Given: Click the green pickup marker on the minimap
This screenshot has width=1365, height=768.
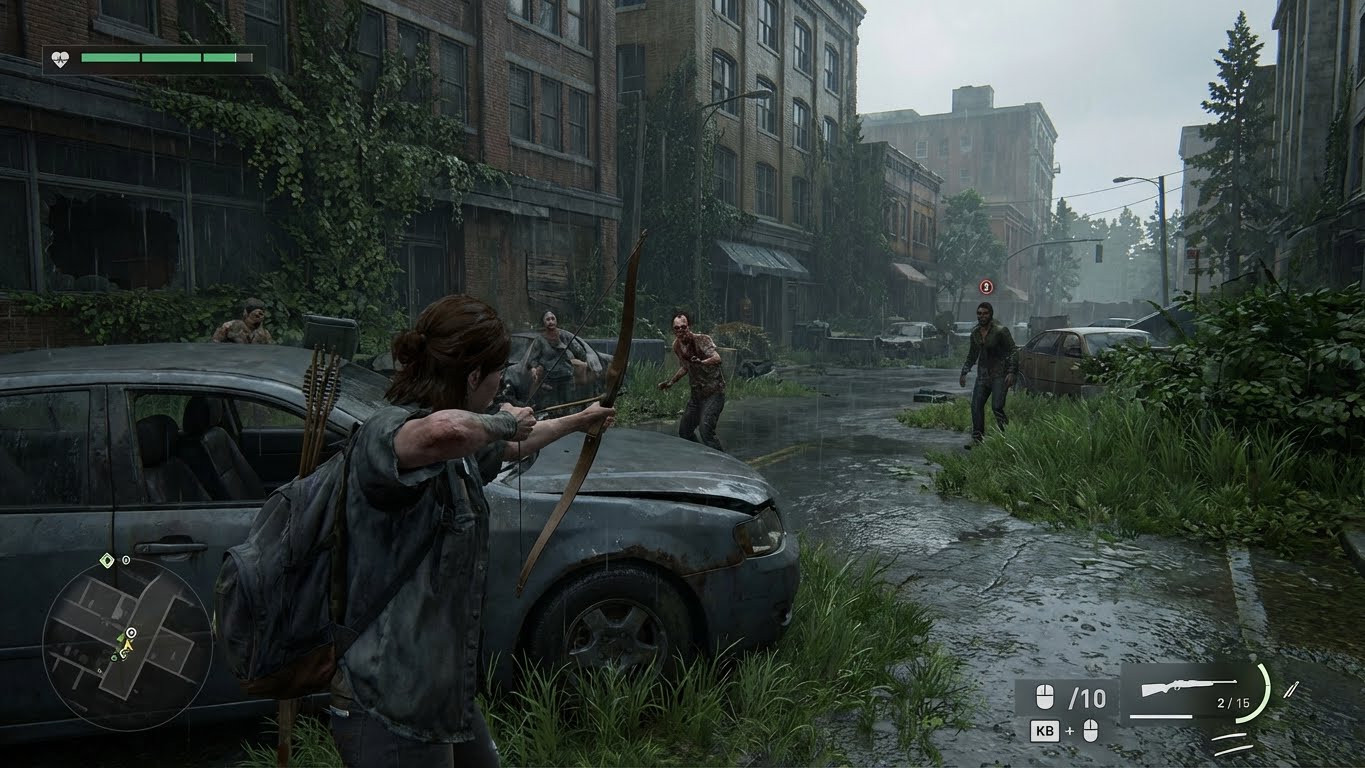Looking at the screenshot, I should (115, 657).
